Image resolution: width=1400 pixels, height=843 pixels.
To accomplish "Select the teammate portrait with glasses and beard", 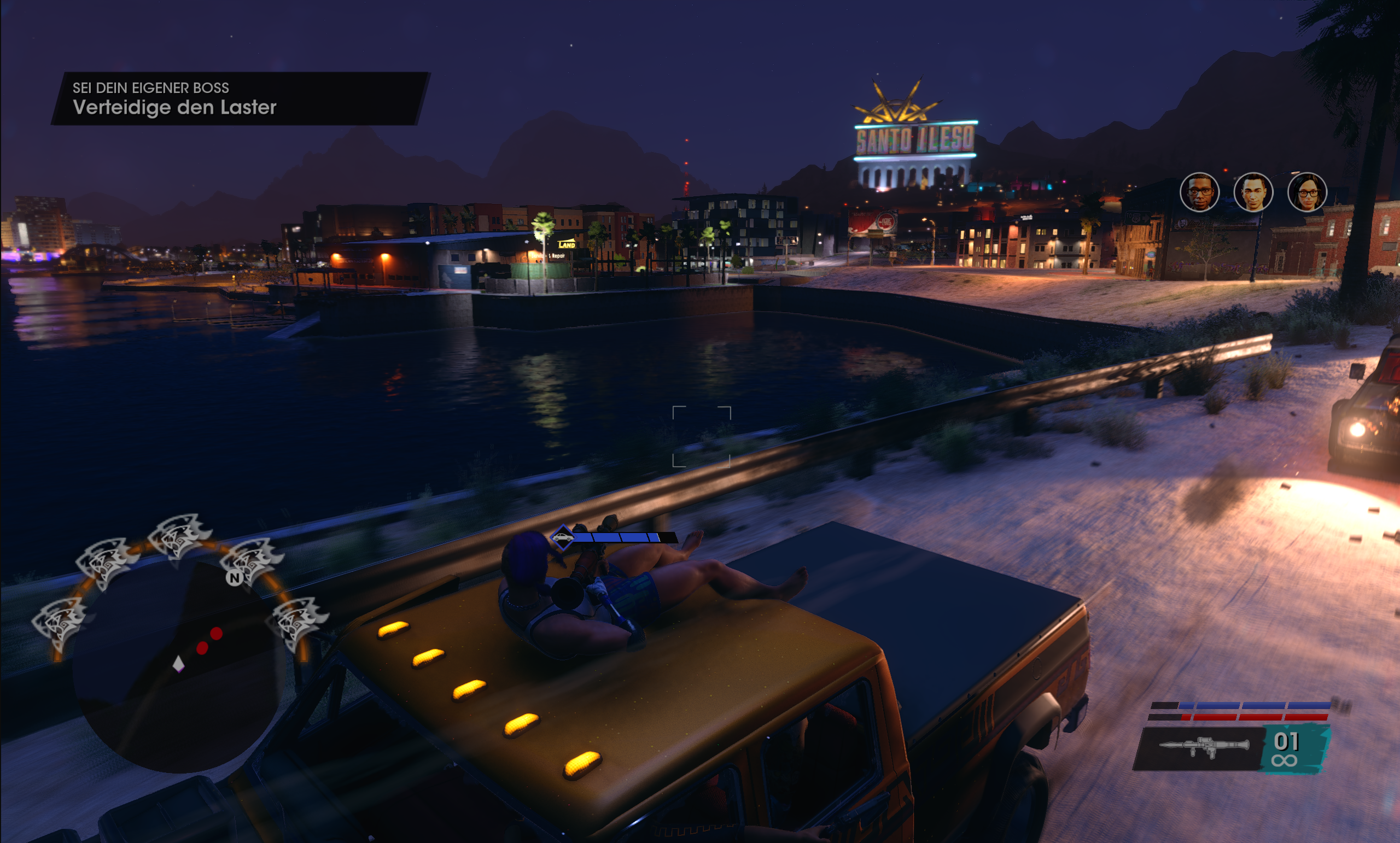I will coord(1199,192).
